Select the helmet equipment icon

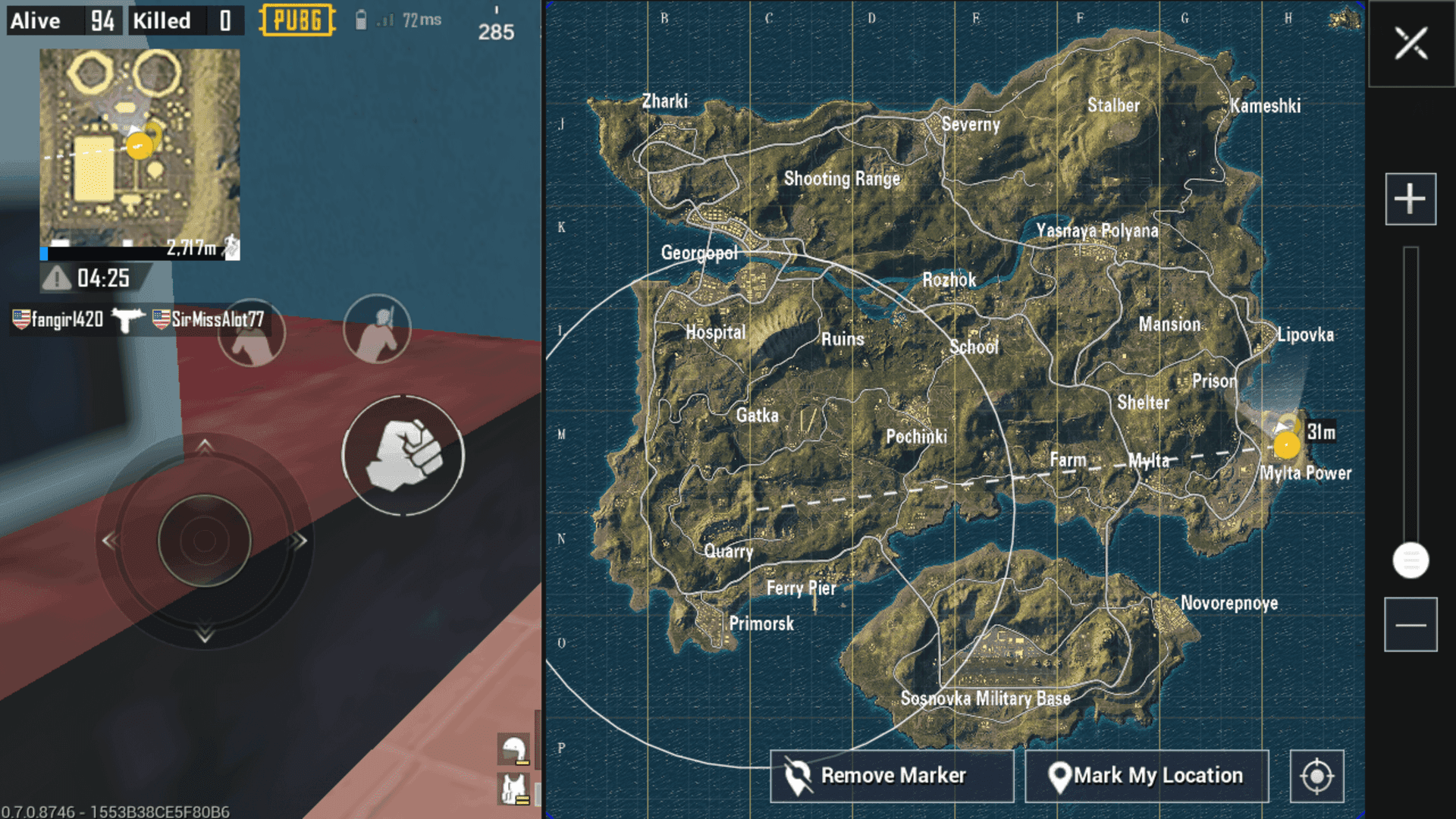(x=514, y=749)
